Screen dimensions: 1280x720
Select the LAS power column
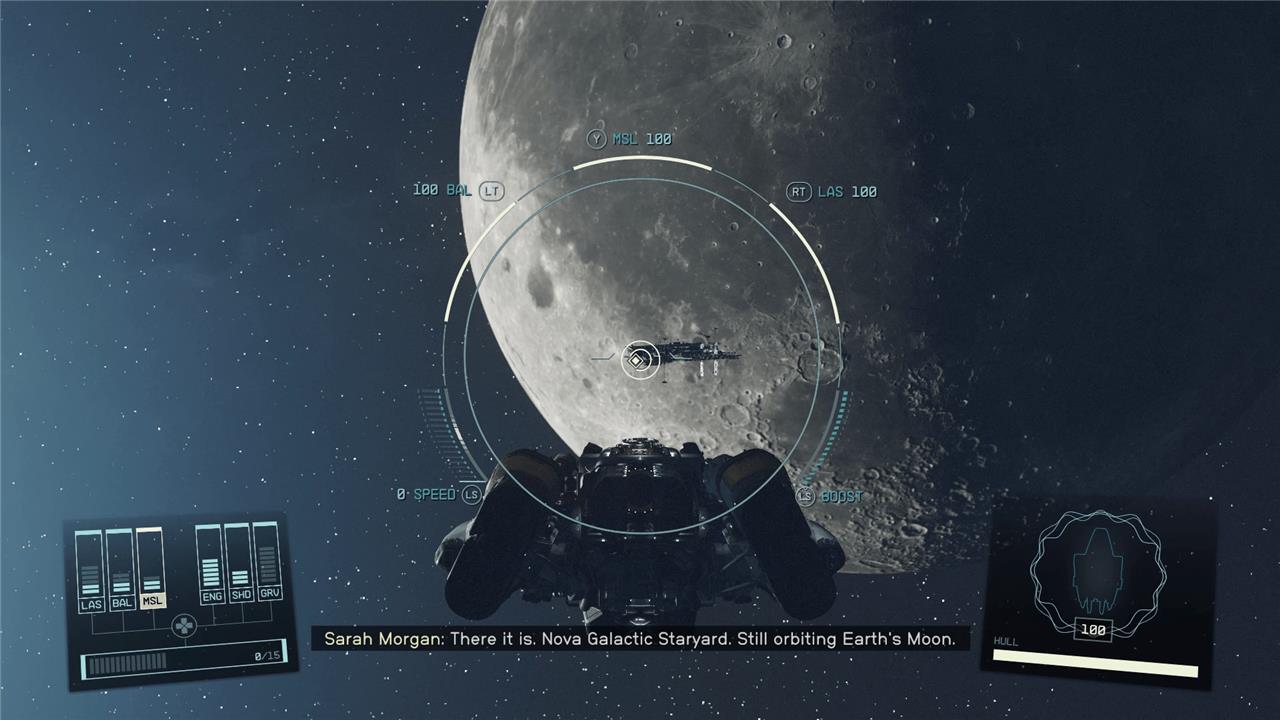[90, 572]
